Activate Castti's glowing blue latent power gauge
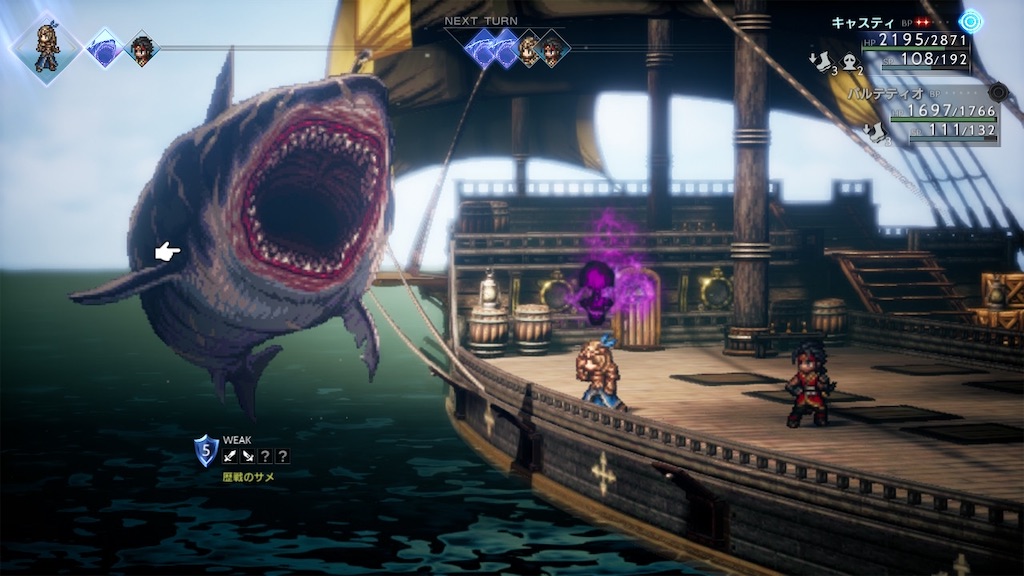 point(970,21)
